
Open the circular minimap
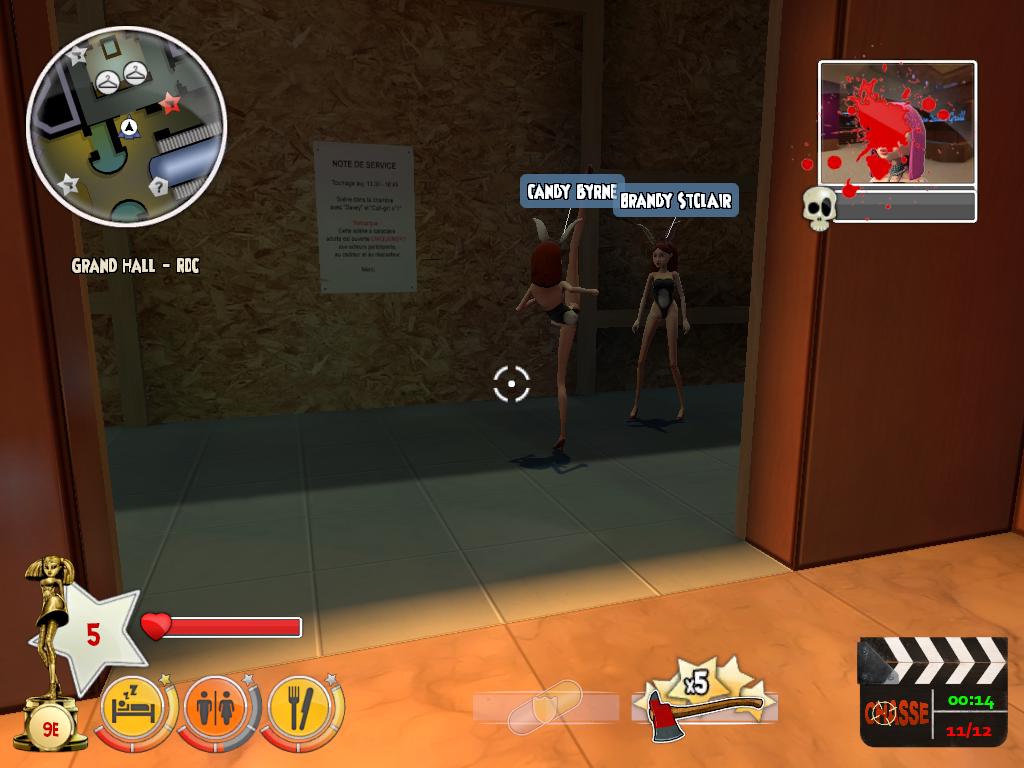[126, 126]
